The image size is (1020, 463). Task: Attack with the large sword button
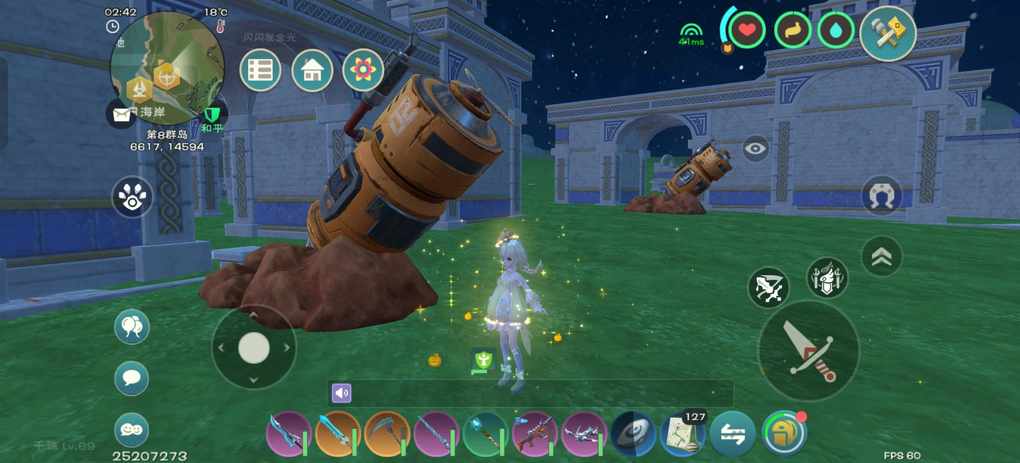pos(808,350)
